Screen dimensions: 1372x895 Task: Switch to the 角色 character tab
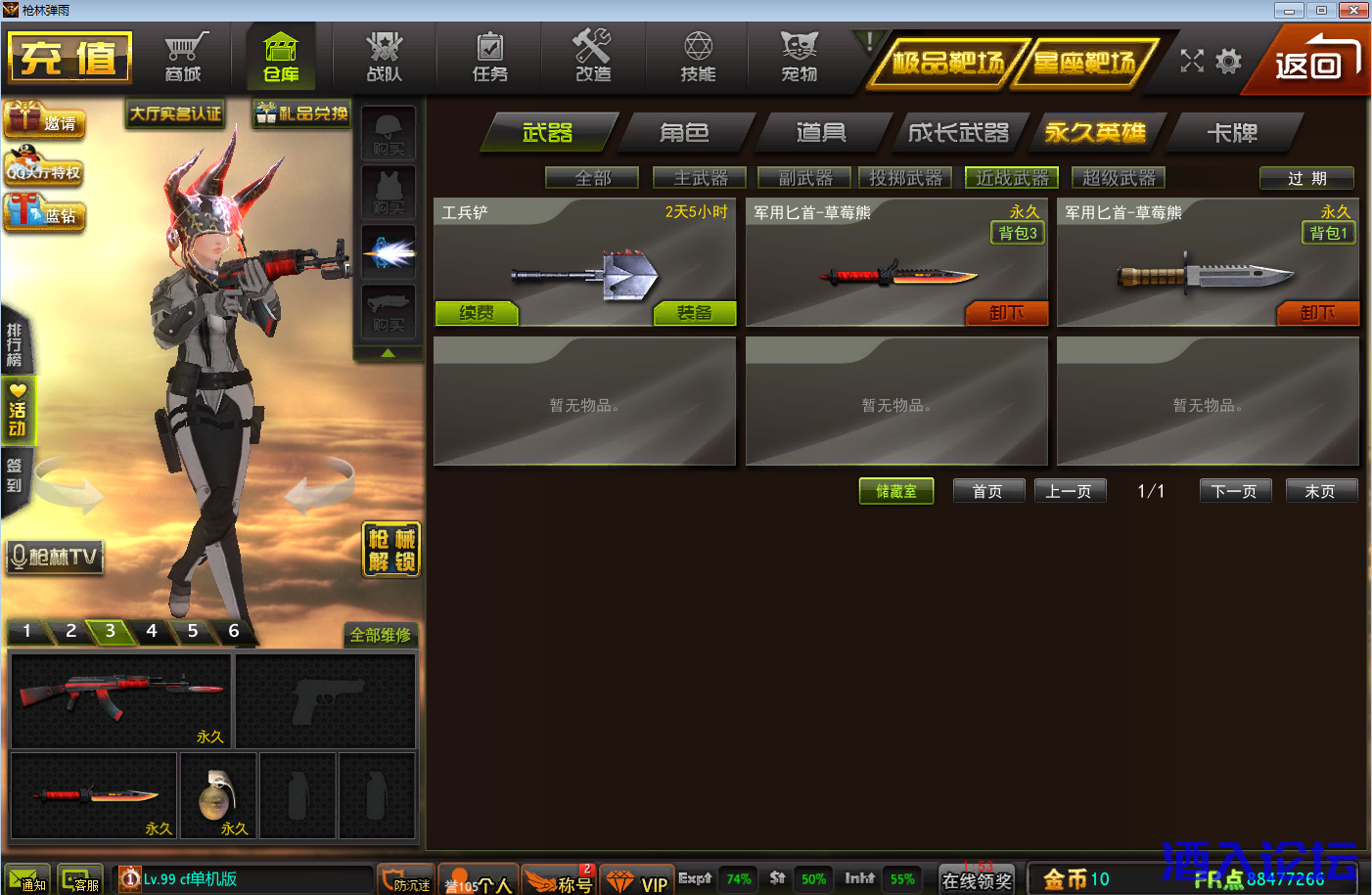(x=684, y=132)
